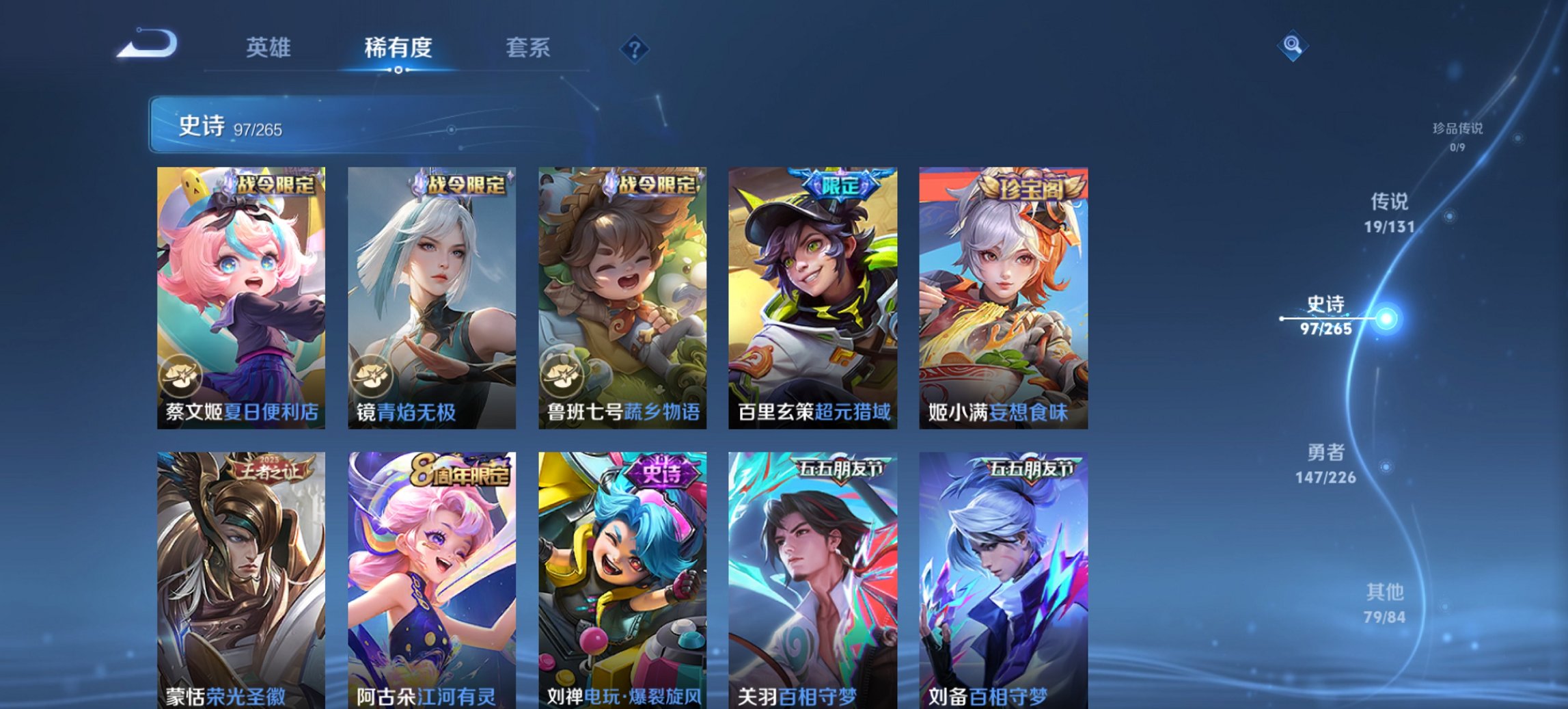This screenshot has width=1568, height=709.
Task: Switch to the 套系 tab
Action: (527, 48)
